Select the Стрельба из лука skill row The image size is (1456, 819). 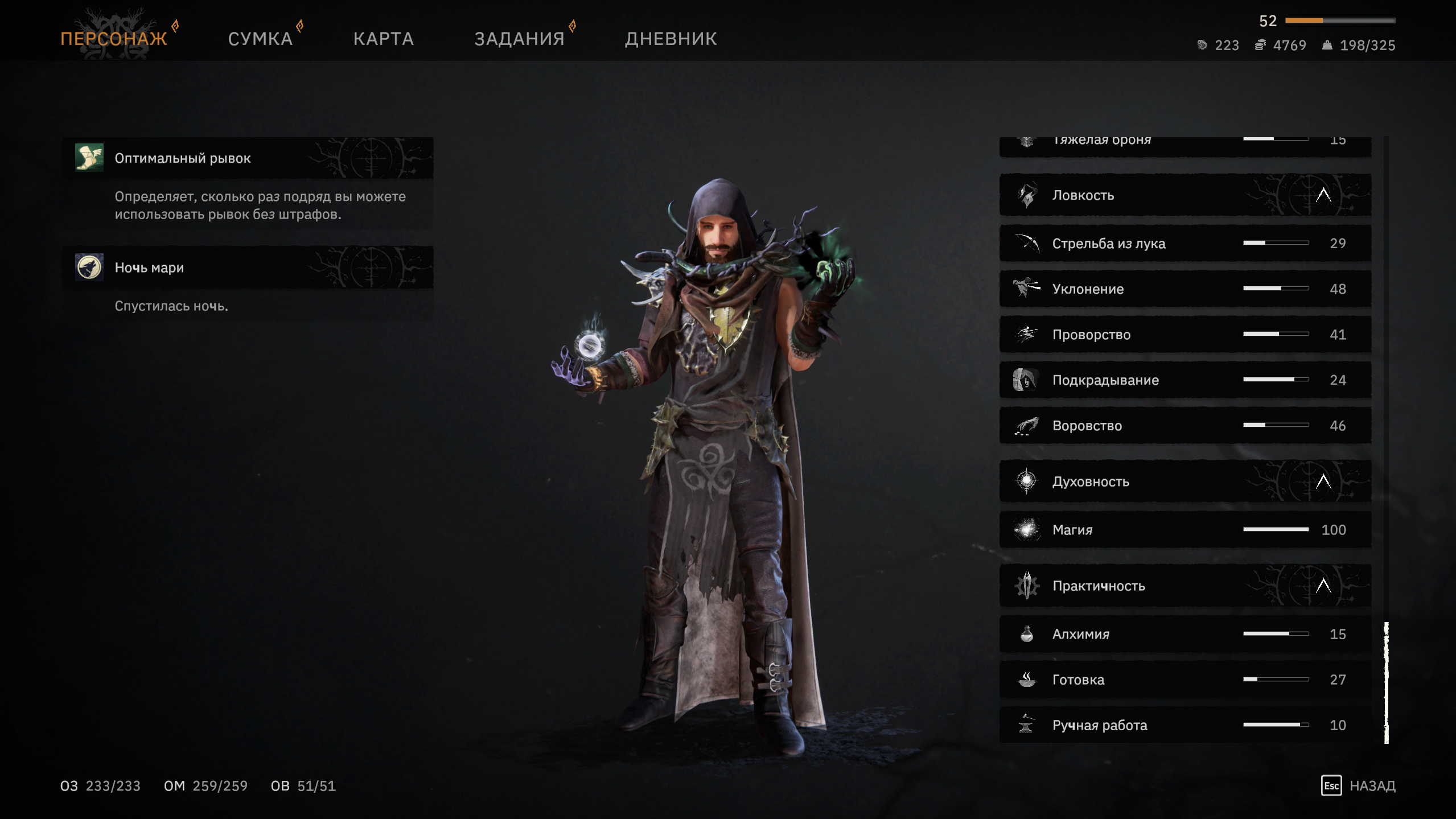[x=1184, y=244]
